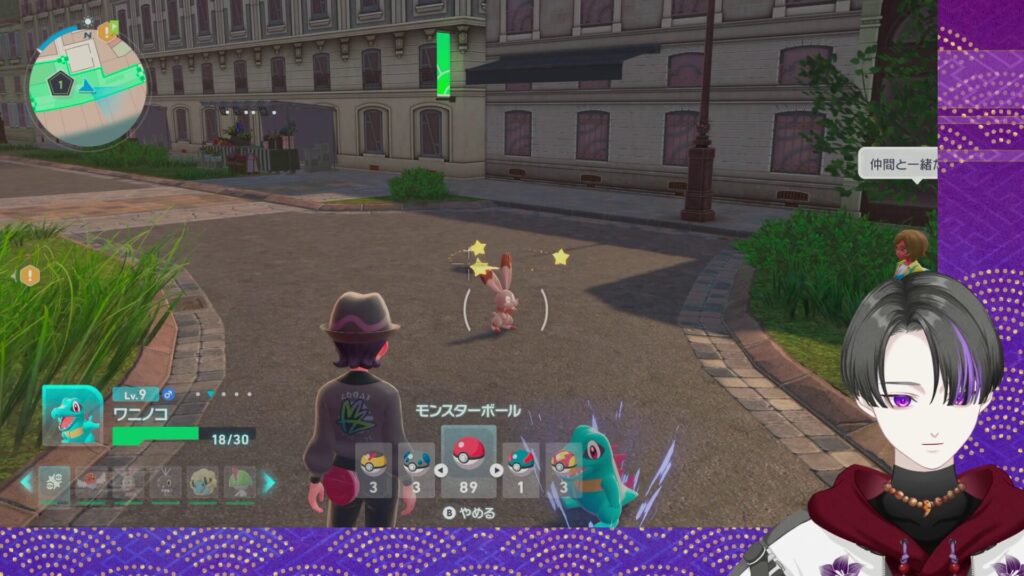The image size is (1024, 576).
Task: Switch to the Mareep party slot
Action: point(203,482)
